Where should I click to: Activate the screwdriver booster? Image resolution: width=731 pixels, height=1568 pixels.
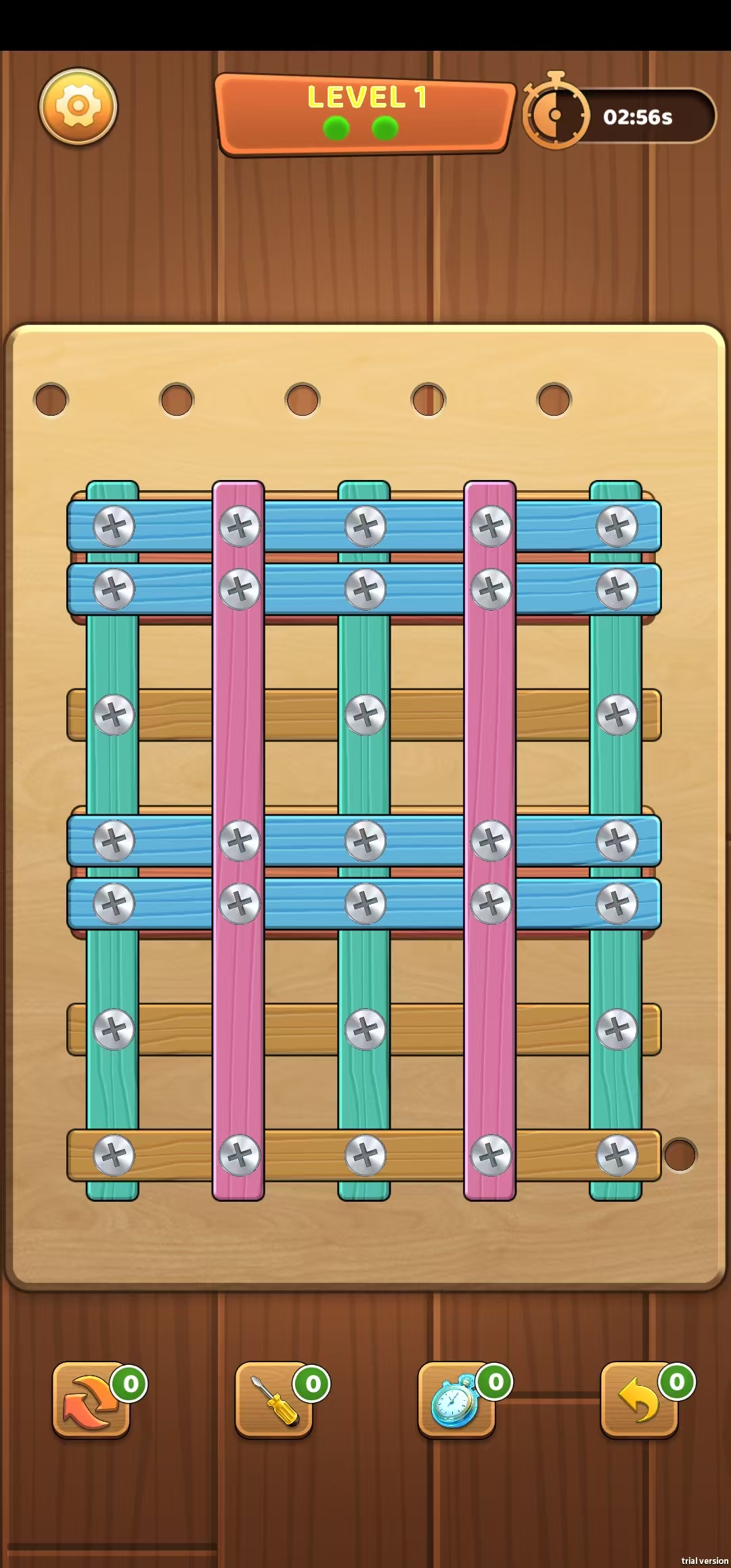coord(273,1399)
